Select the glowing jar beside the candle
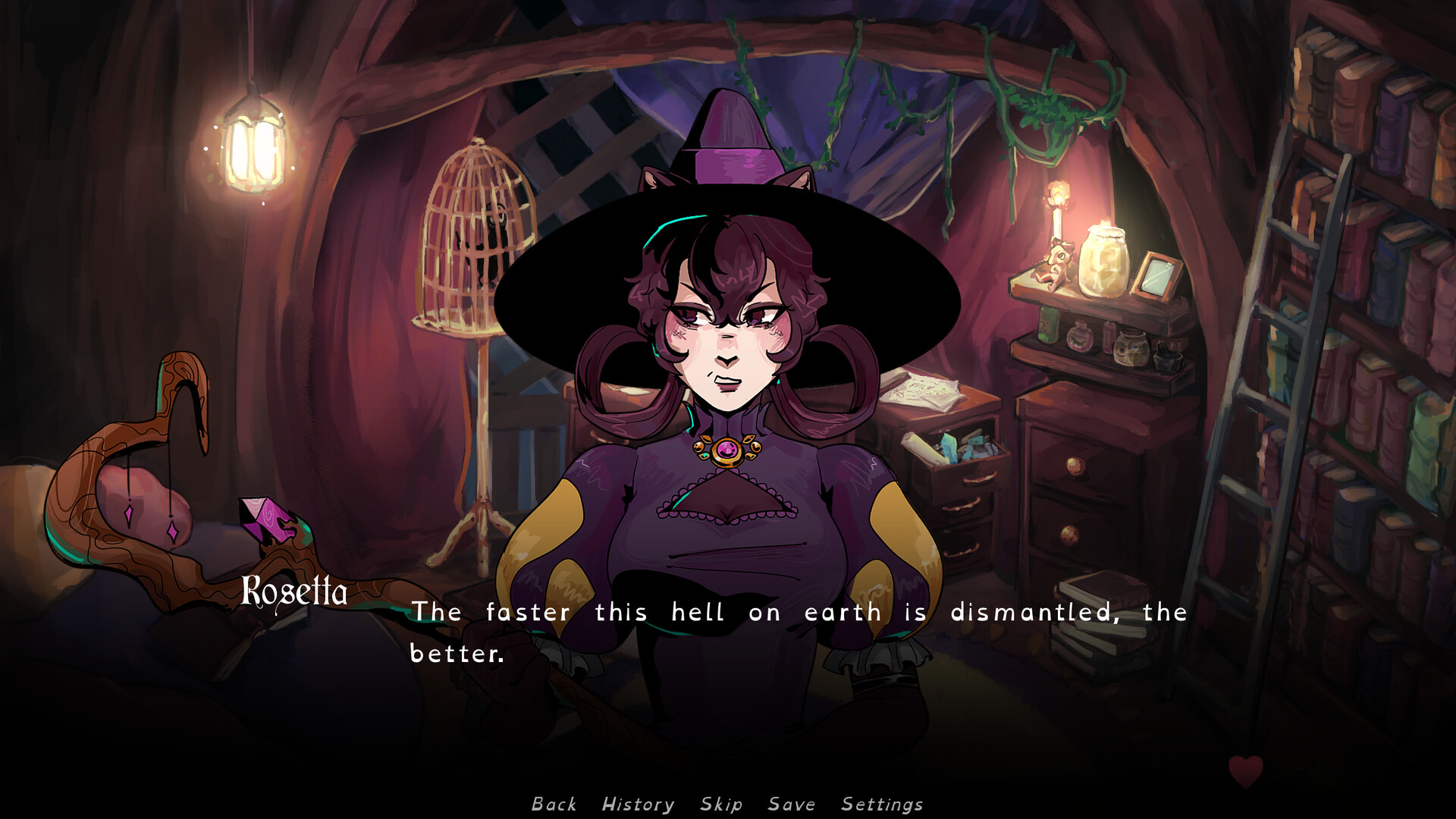1456x819 pixels. [x=1106, y=260]
